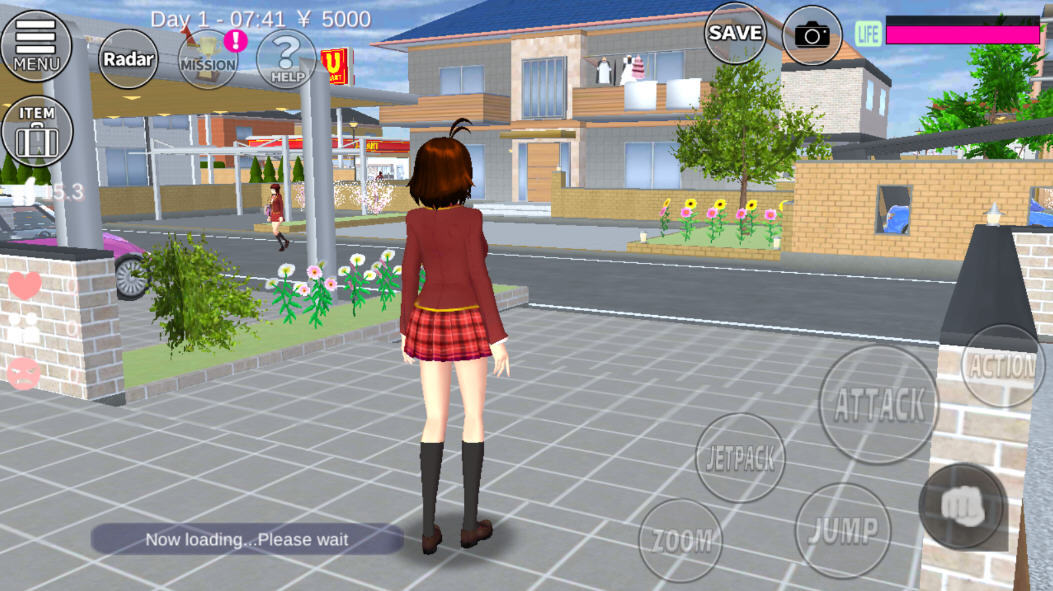Open the ITEM bag
The height and width of the screenshot is (591, 1053).
pyautogui.click(x=37, y=131)
